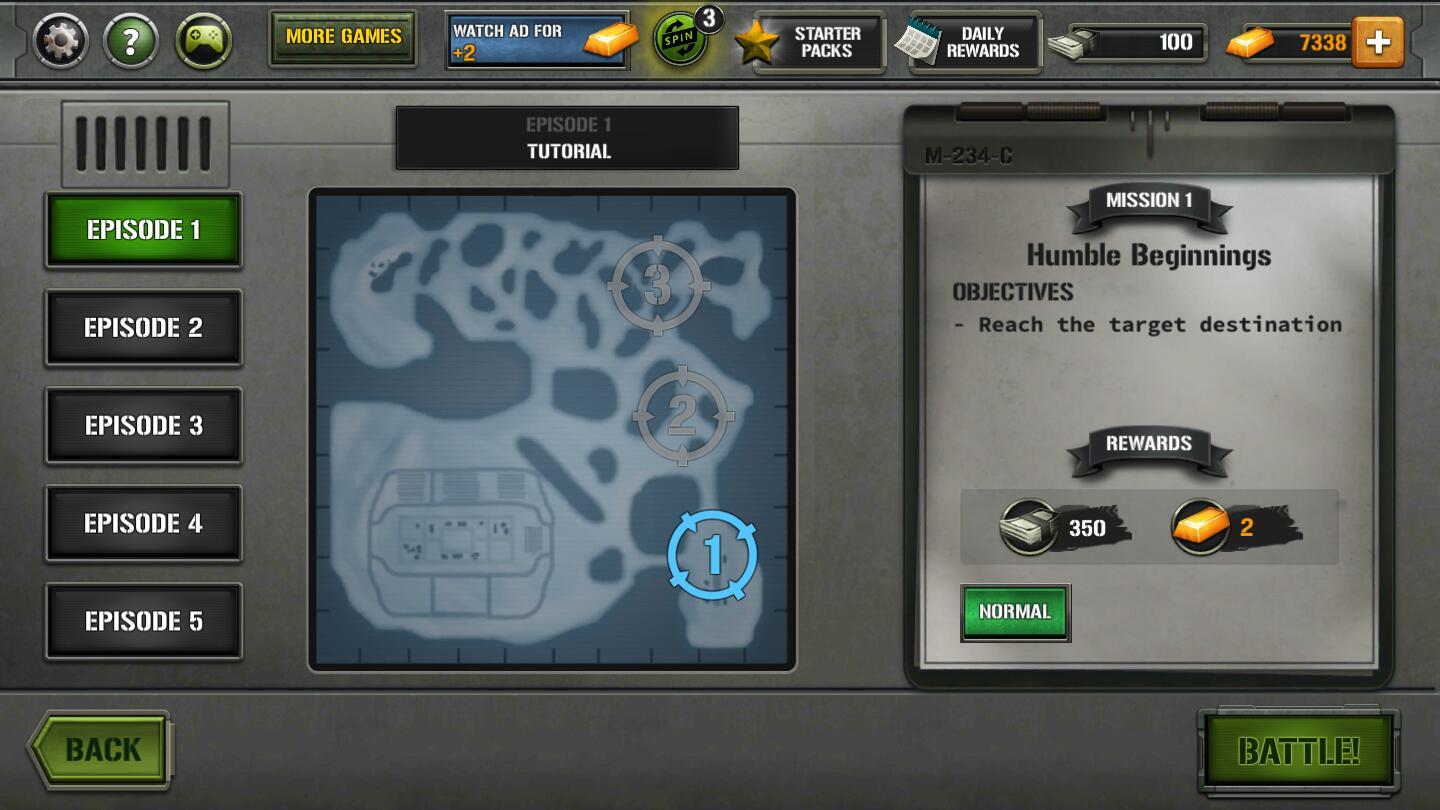
Task: Watch ad for +2 gold
Action: (x=538, y=40)
